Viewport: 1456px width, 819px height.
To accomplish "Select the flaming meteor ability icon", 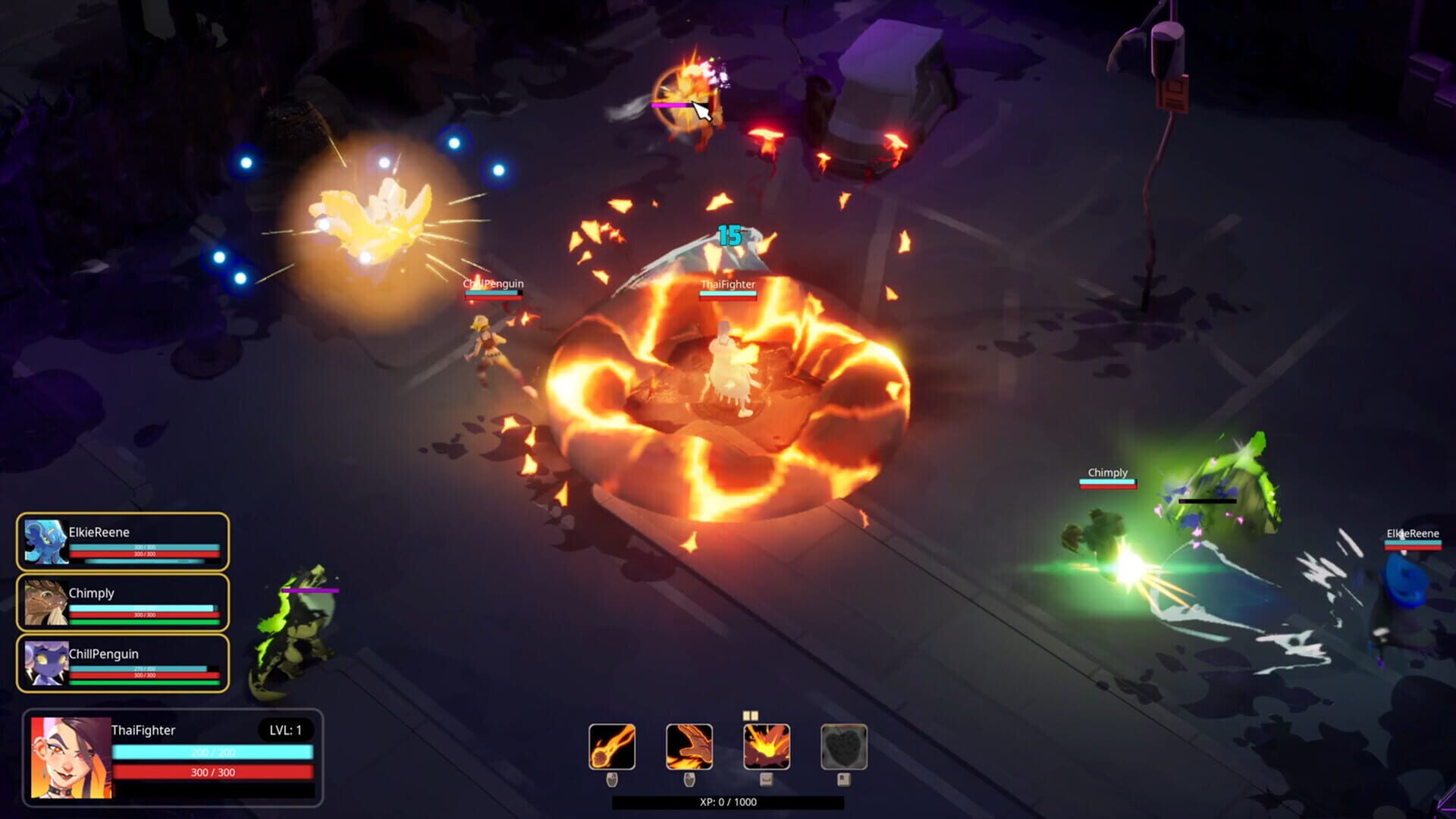I will pos(612,747).
